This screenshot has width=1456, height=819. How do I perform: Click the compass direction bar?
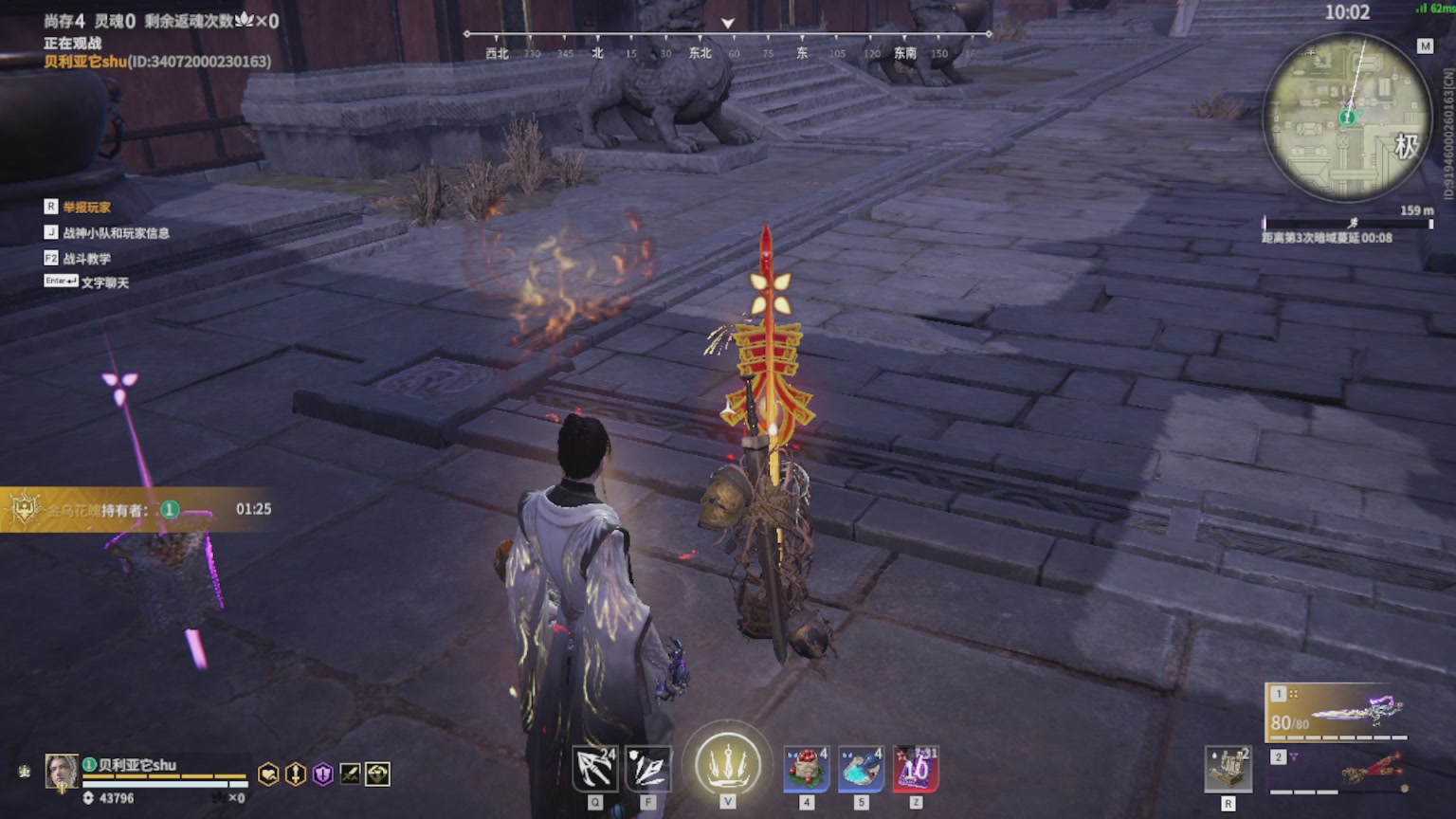click(x=727, y=45)
